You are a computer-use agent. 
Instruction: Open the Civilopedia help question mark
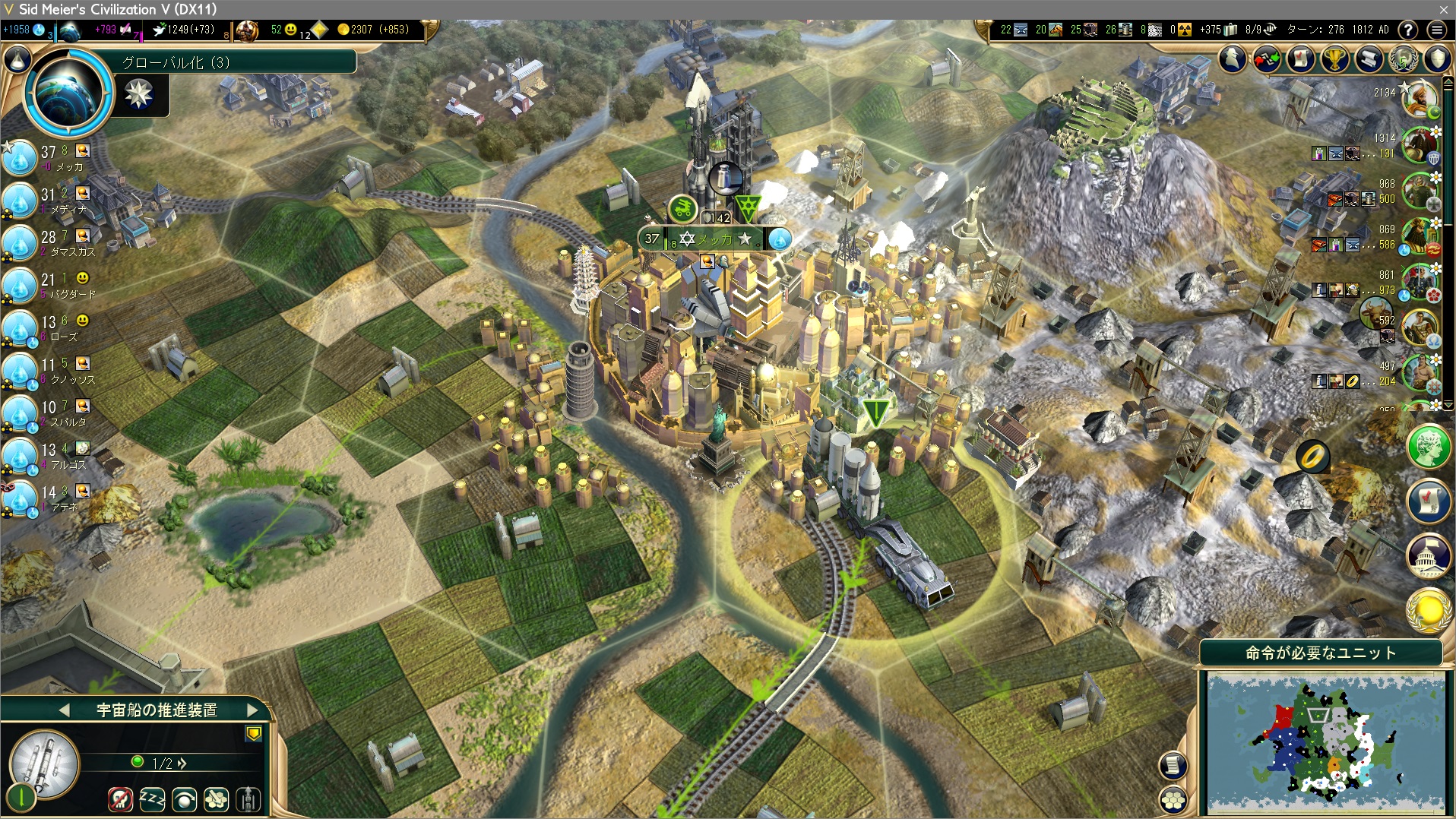click(x=1408, y=30)
